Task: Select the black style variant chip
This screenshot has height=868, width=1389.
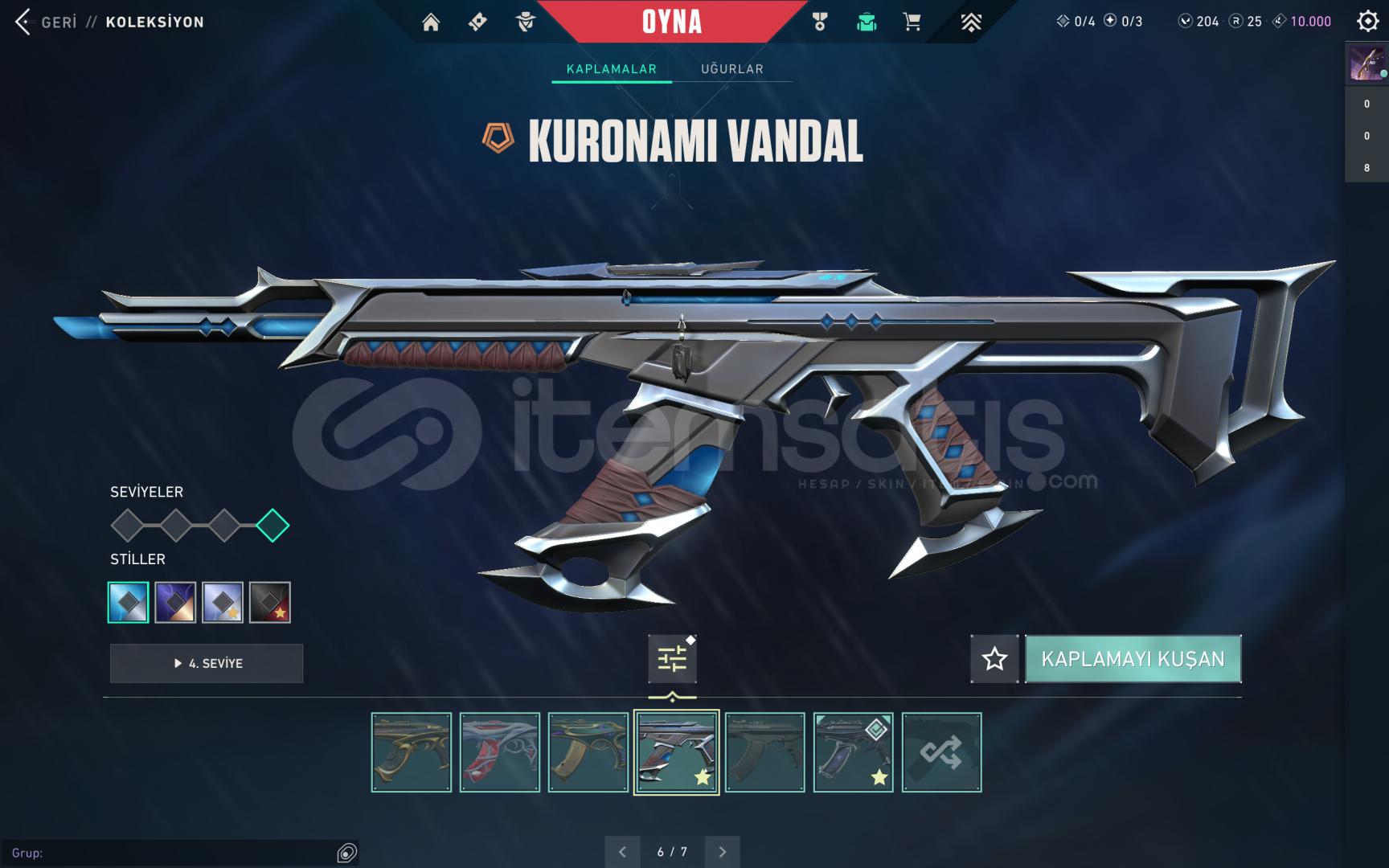Action: coord(270,601)
